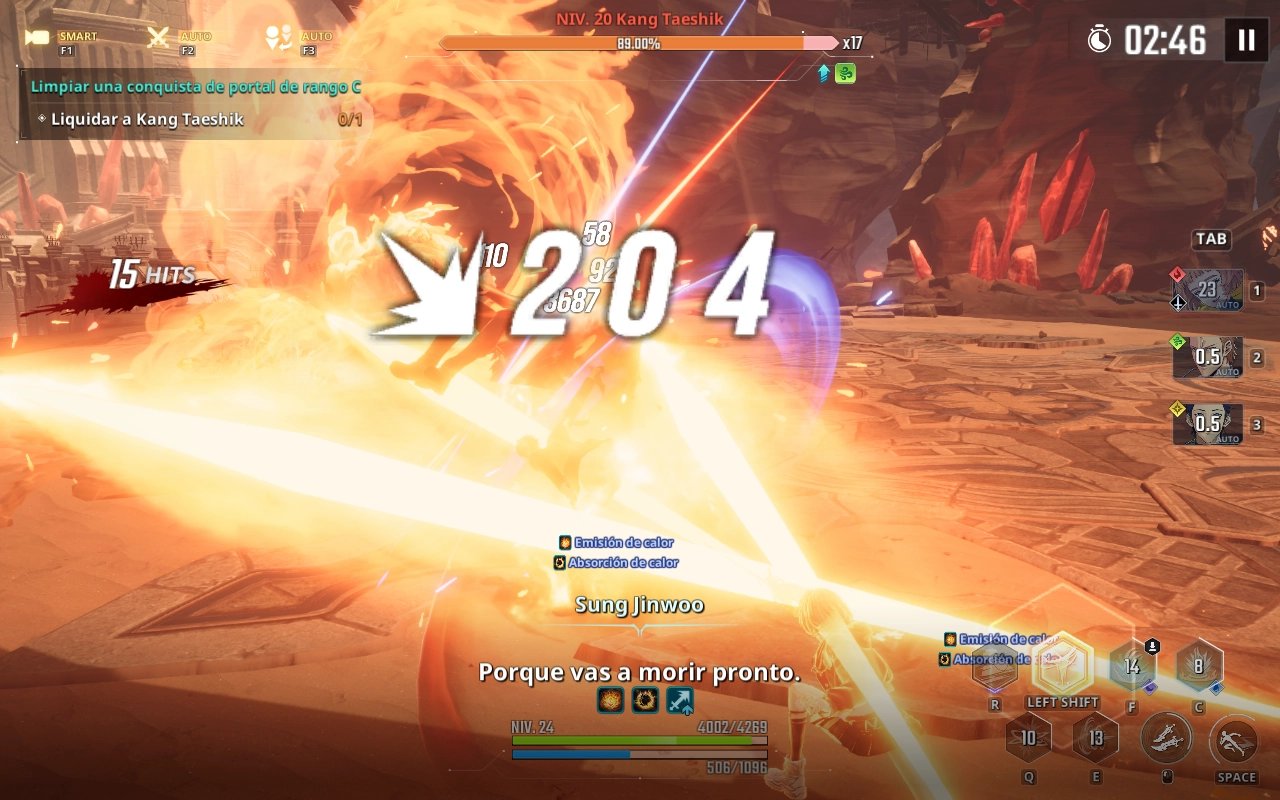Select the vortex skill showing cooldown 13

(1096, 739)
